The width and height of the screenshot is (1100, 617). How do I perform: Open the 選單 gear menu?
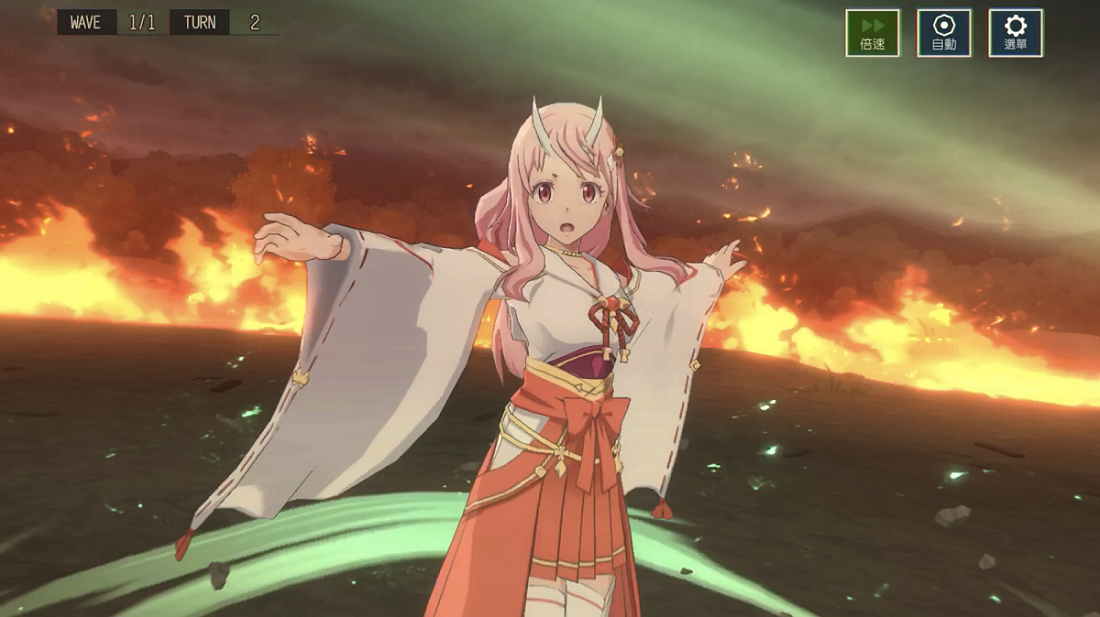point(1016,33)
